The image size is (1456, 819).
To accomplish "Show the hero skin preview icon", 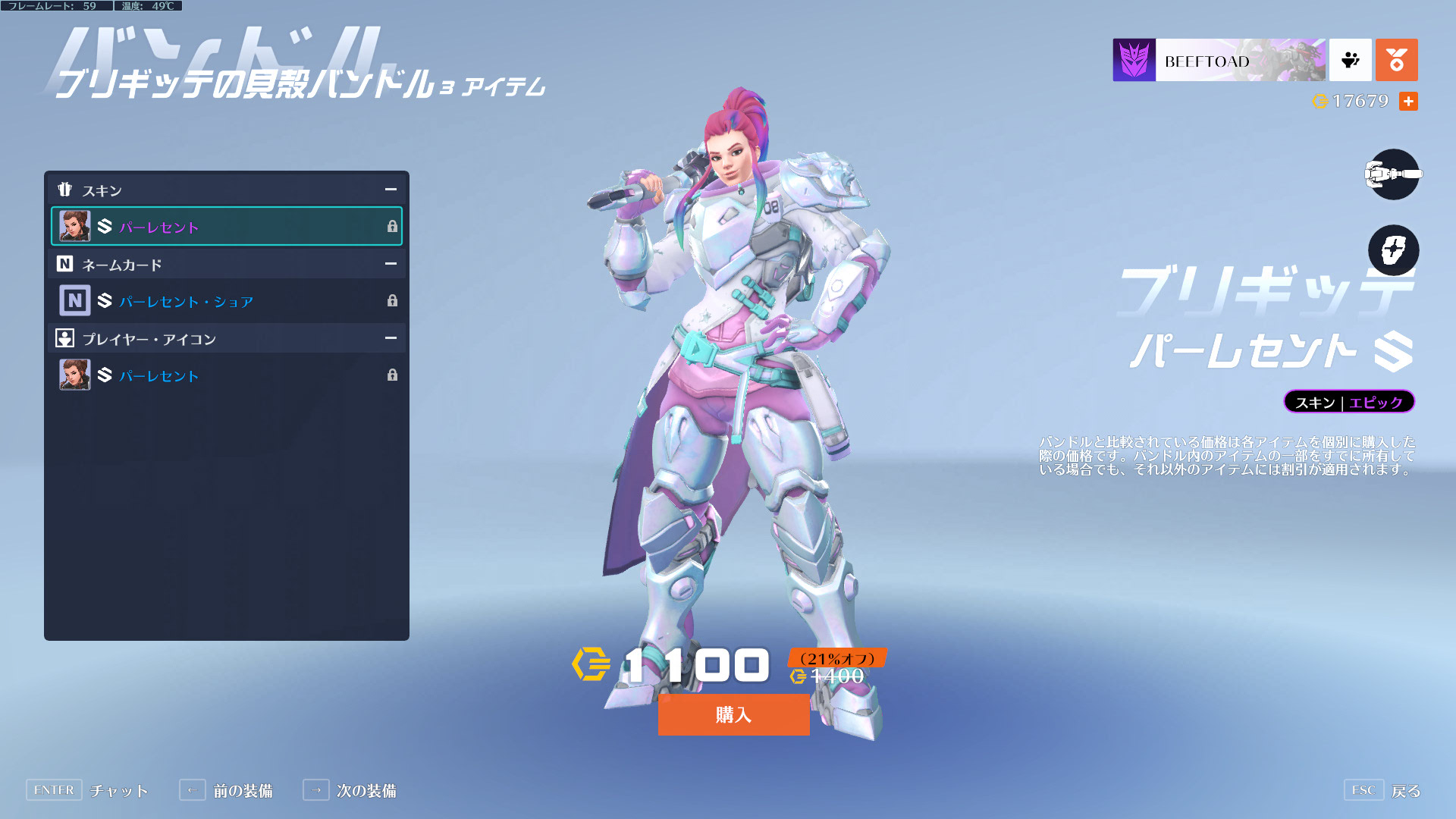I will point(1393,250).
